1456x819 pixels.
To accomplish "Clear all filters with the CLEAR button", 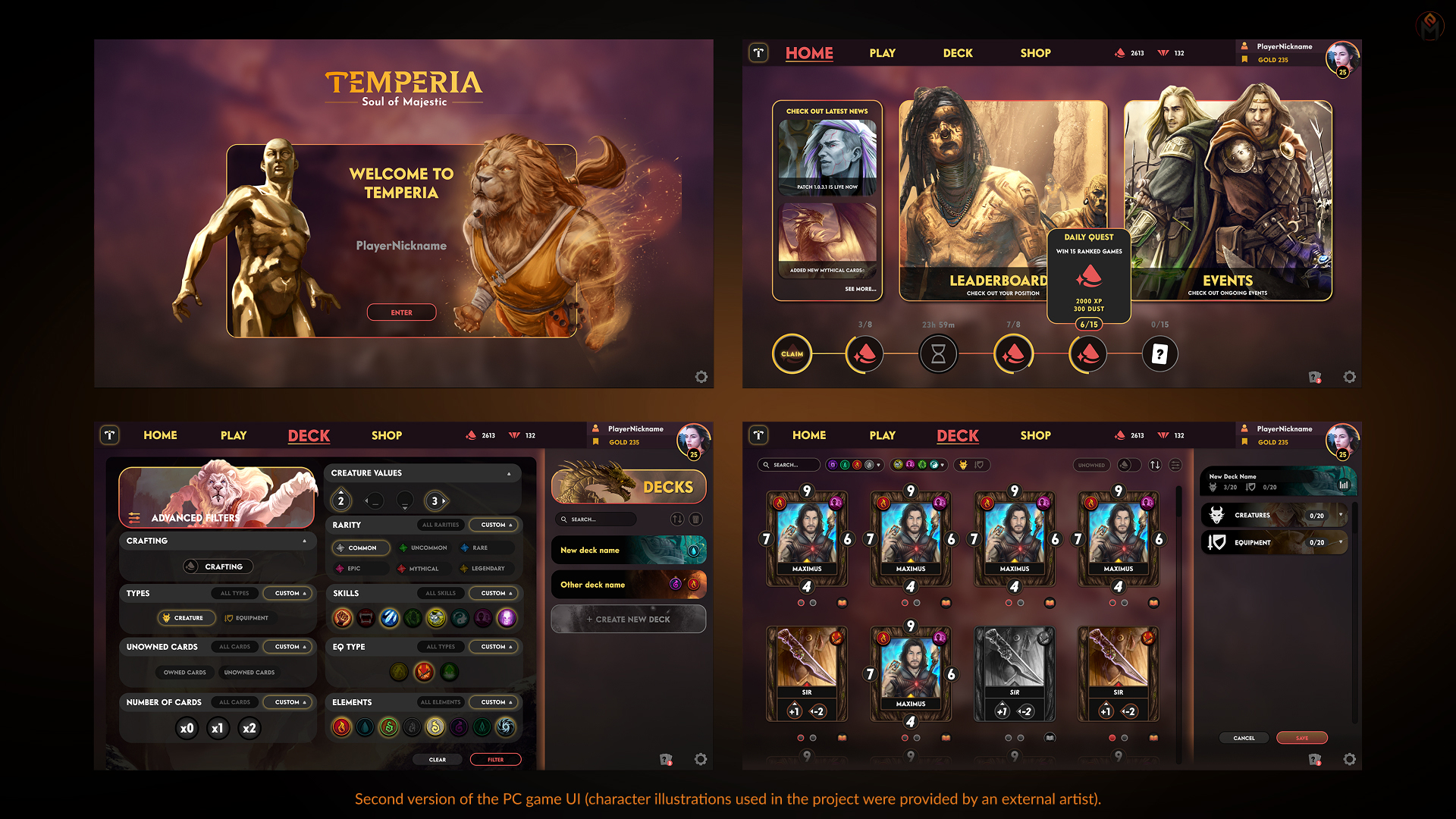I will 438,759.
